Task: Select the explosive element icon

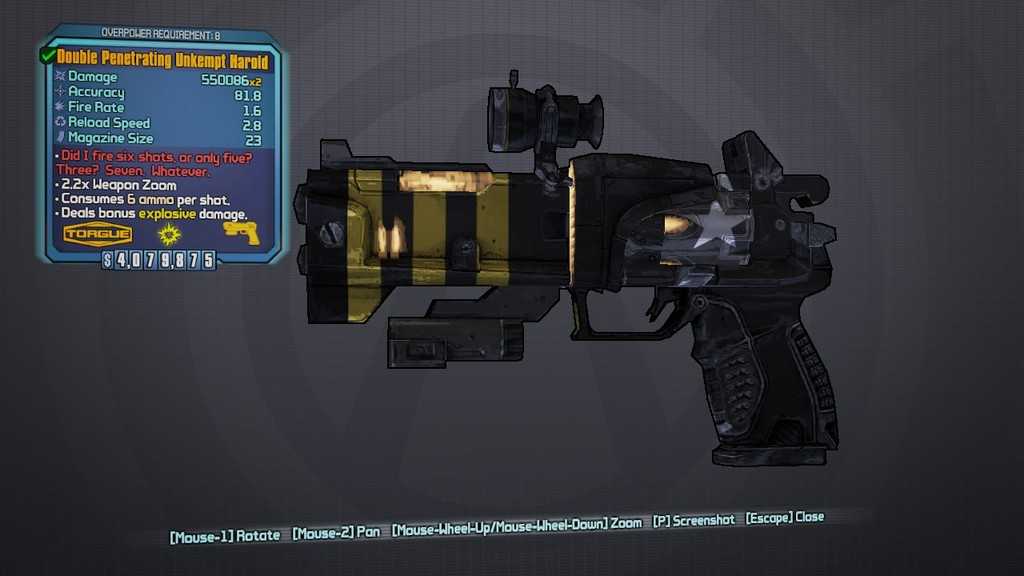Action: 168,235
